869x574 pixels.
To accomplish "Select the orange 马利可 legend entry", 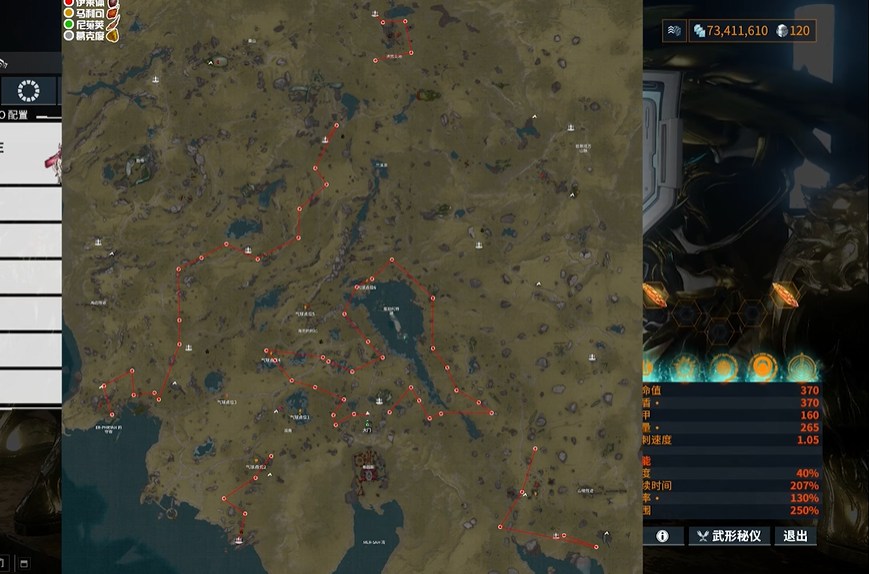I will tap(87, 13).
